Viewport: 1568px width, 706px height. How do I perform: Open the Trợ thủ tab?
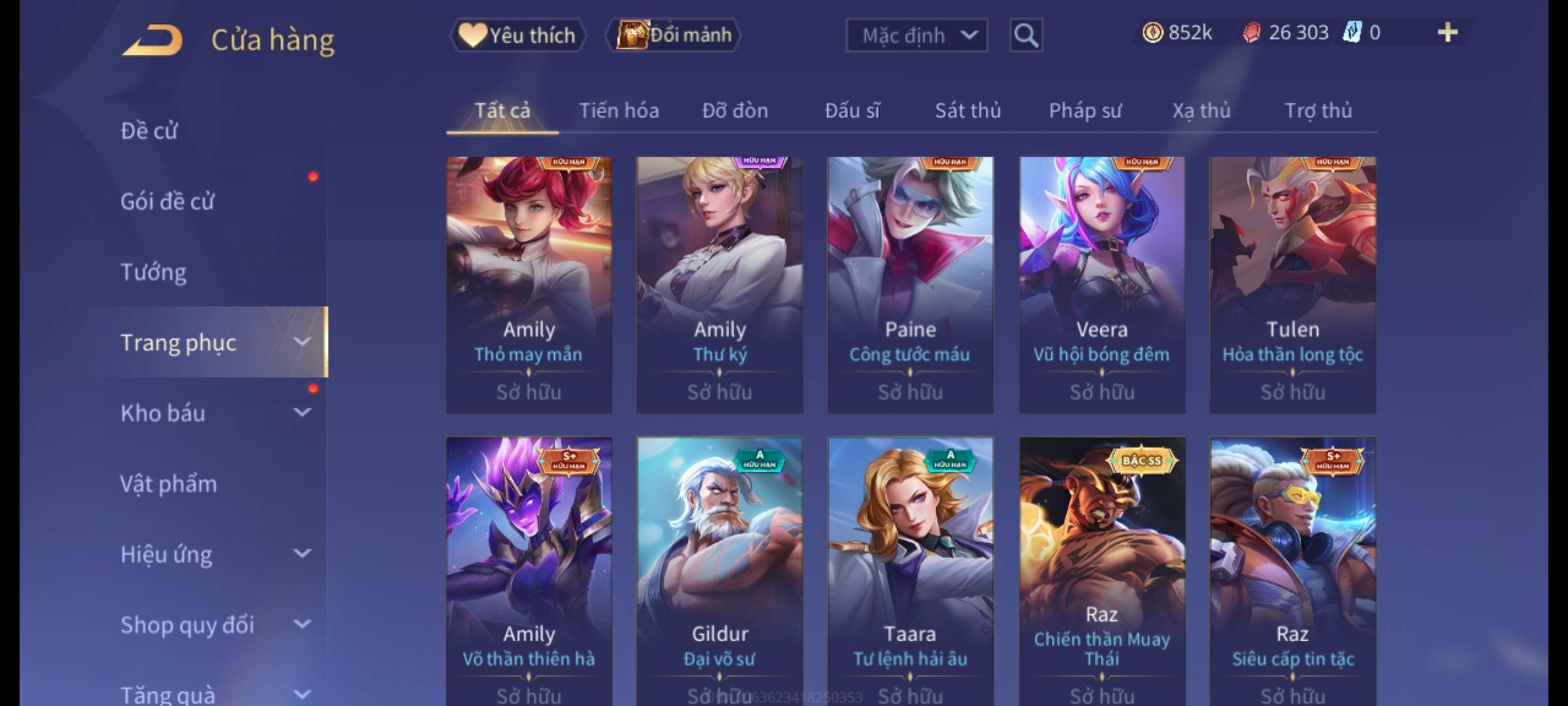1318,110
